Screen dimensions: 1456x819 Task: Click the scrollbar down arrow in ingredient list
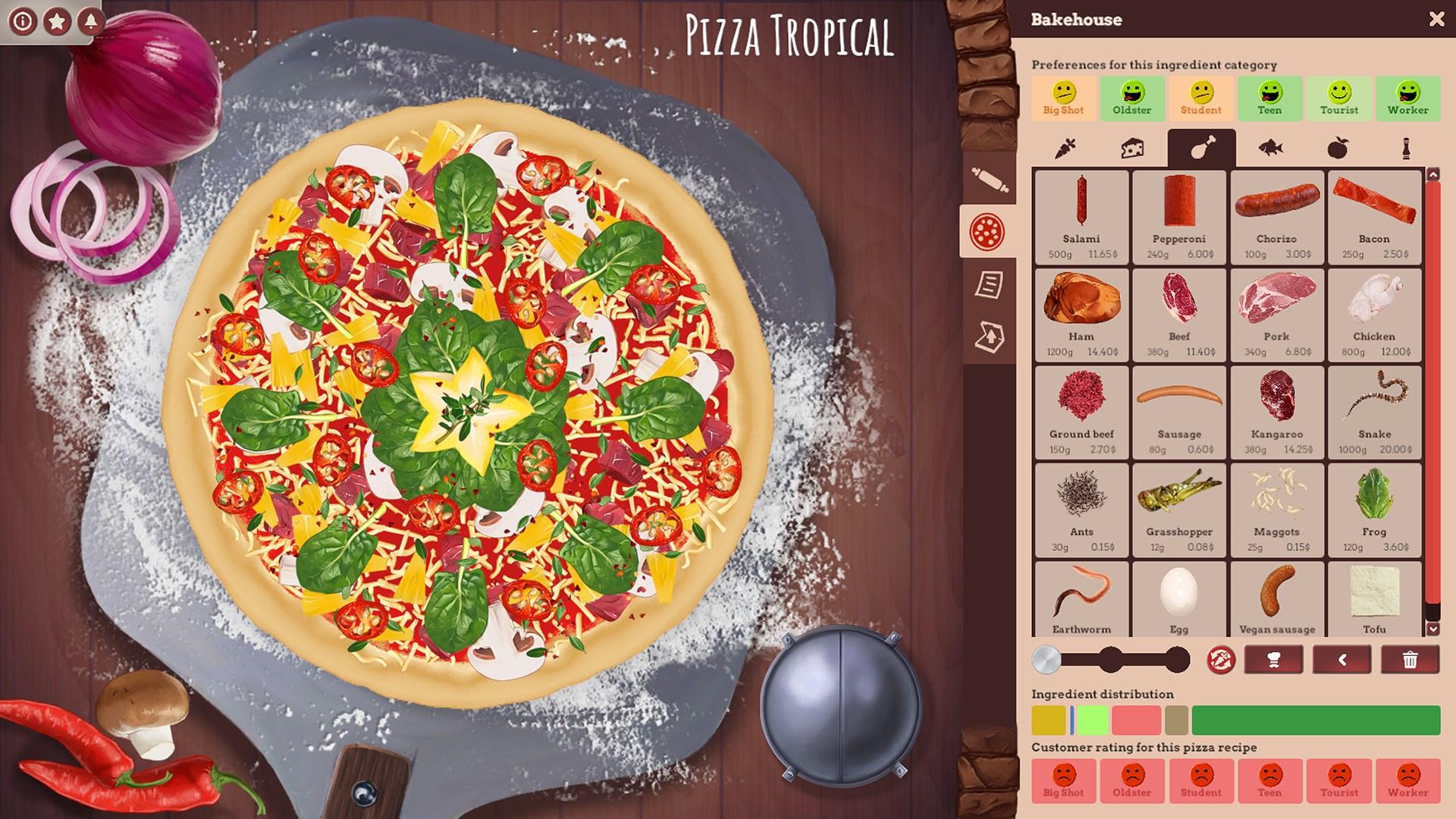(1433, 631)
